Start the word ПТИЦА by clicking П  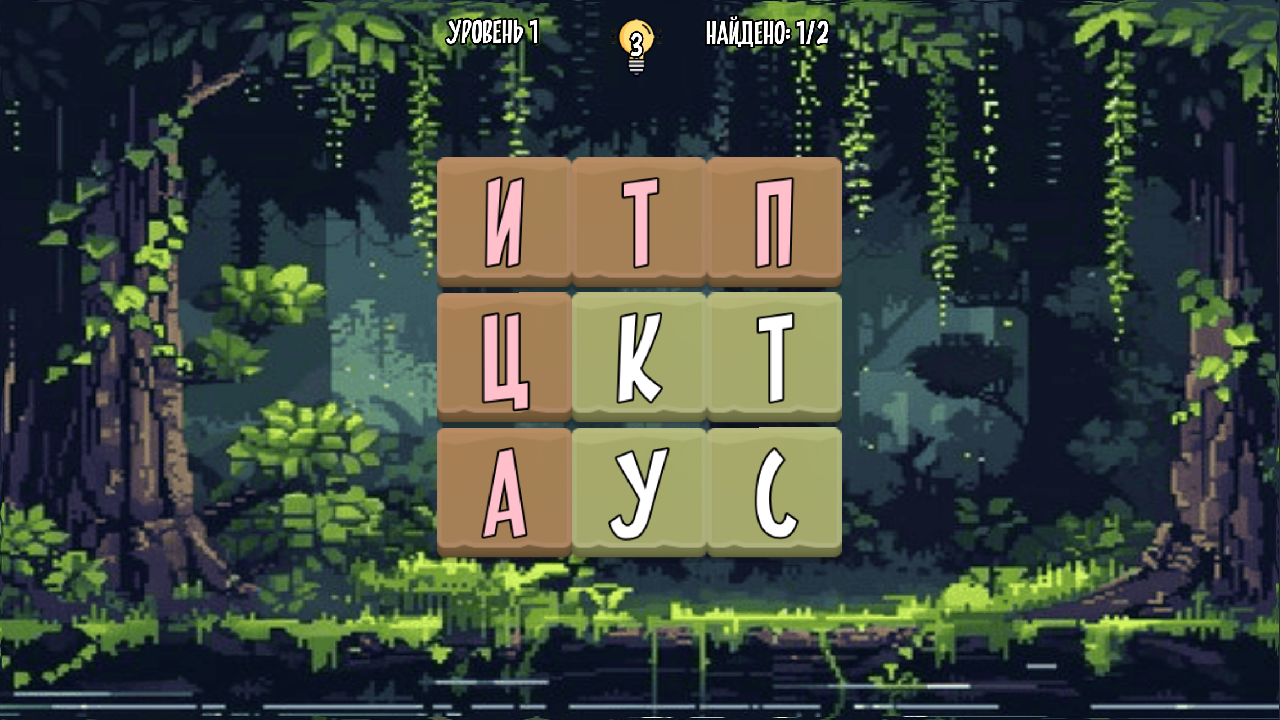773,222
